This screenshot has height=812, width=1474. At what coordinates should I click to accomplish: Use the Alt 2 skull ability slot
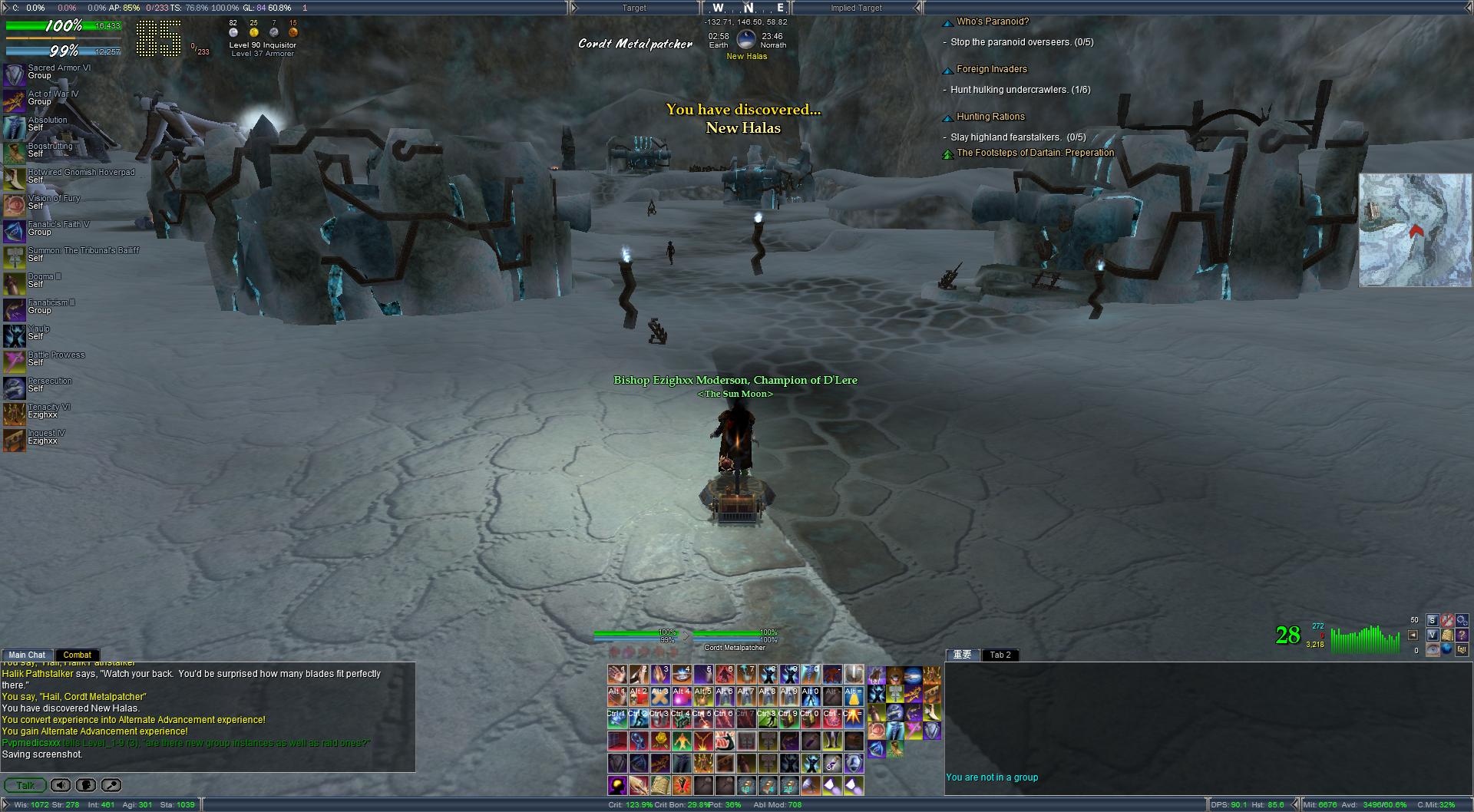(x=639, y=697)
